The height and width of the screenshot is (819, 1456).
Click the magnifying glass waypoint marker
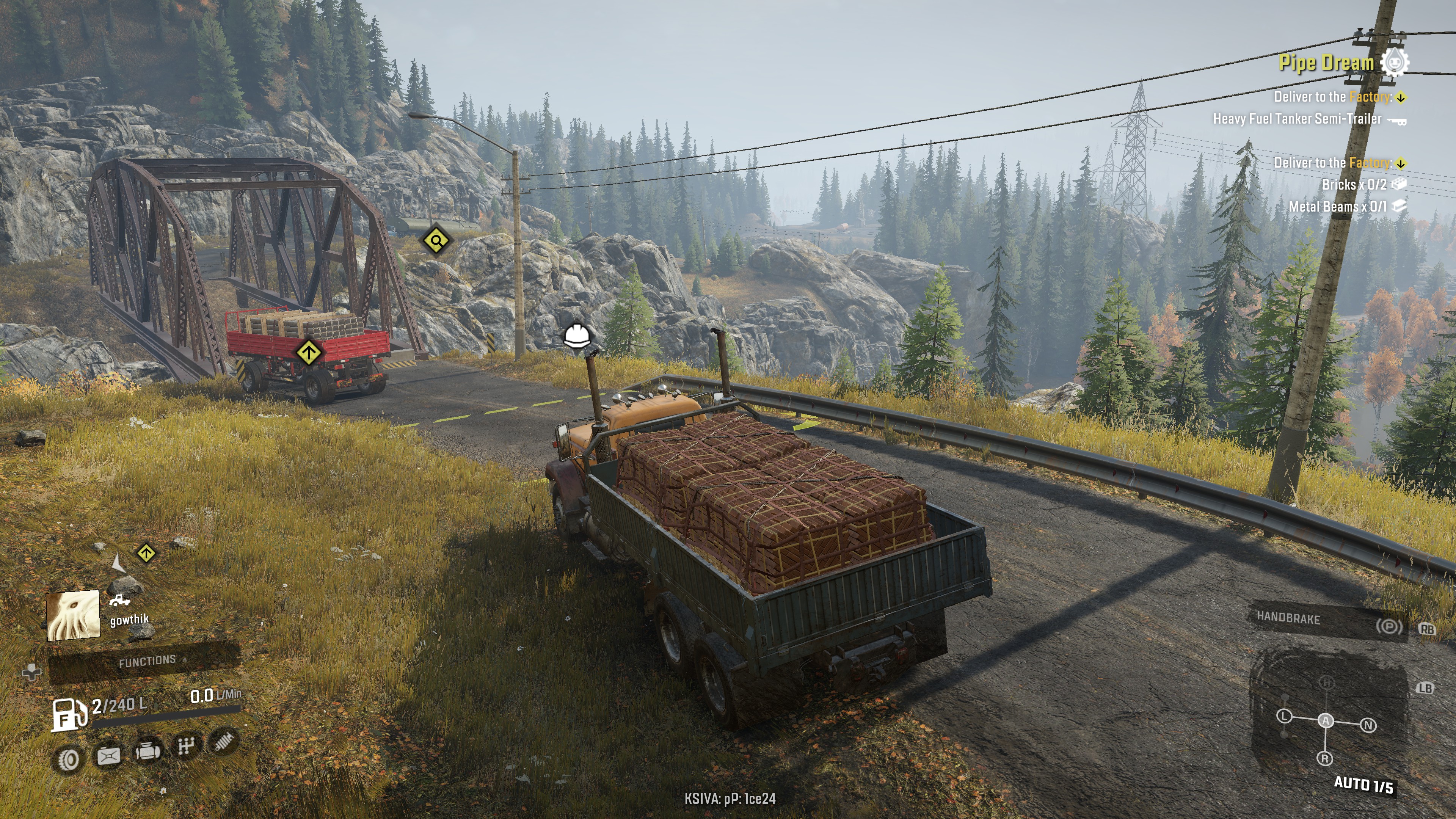436,242
